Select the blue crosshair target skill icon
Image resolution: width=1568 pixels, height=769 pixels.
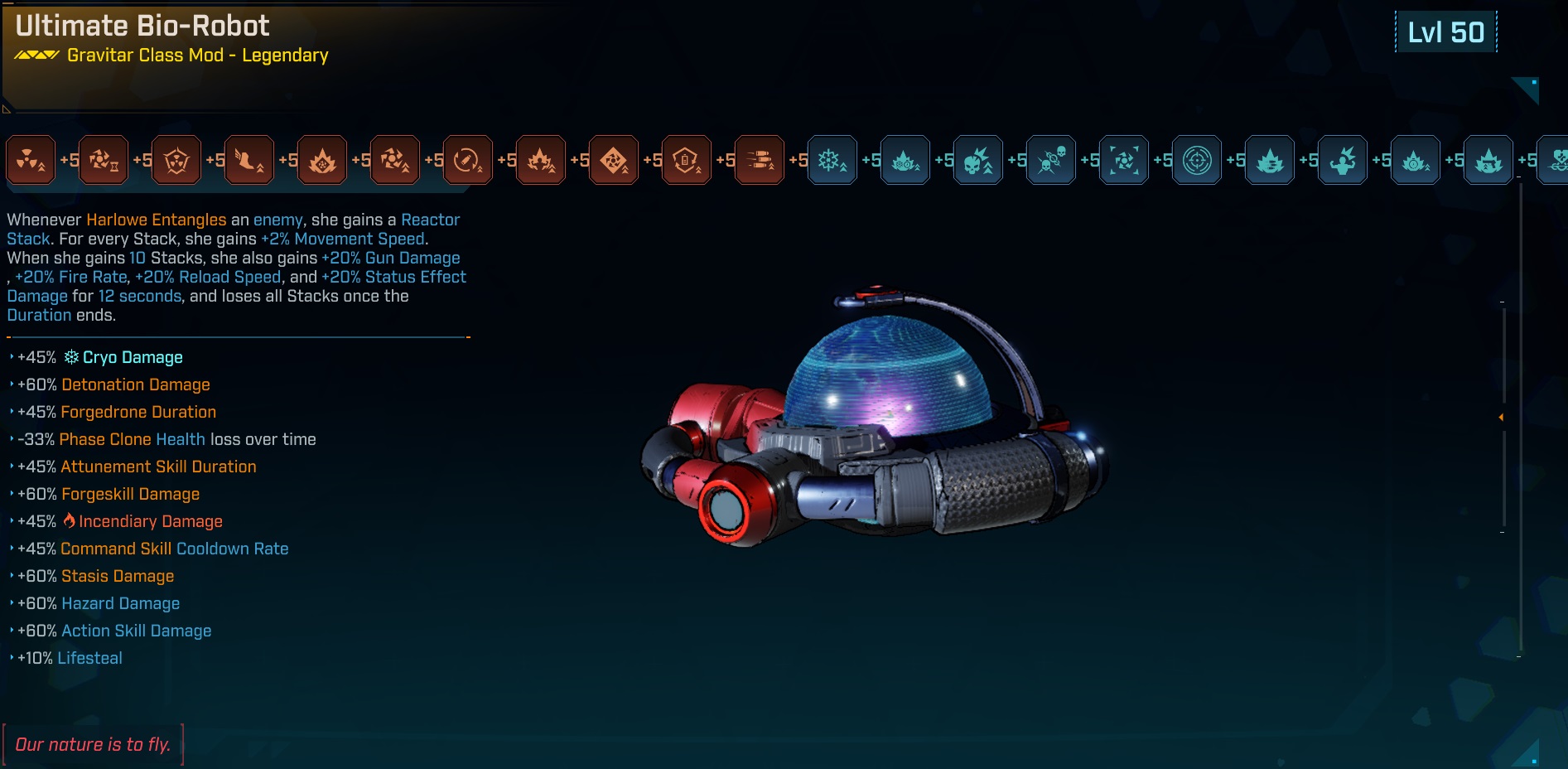1197,160
